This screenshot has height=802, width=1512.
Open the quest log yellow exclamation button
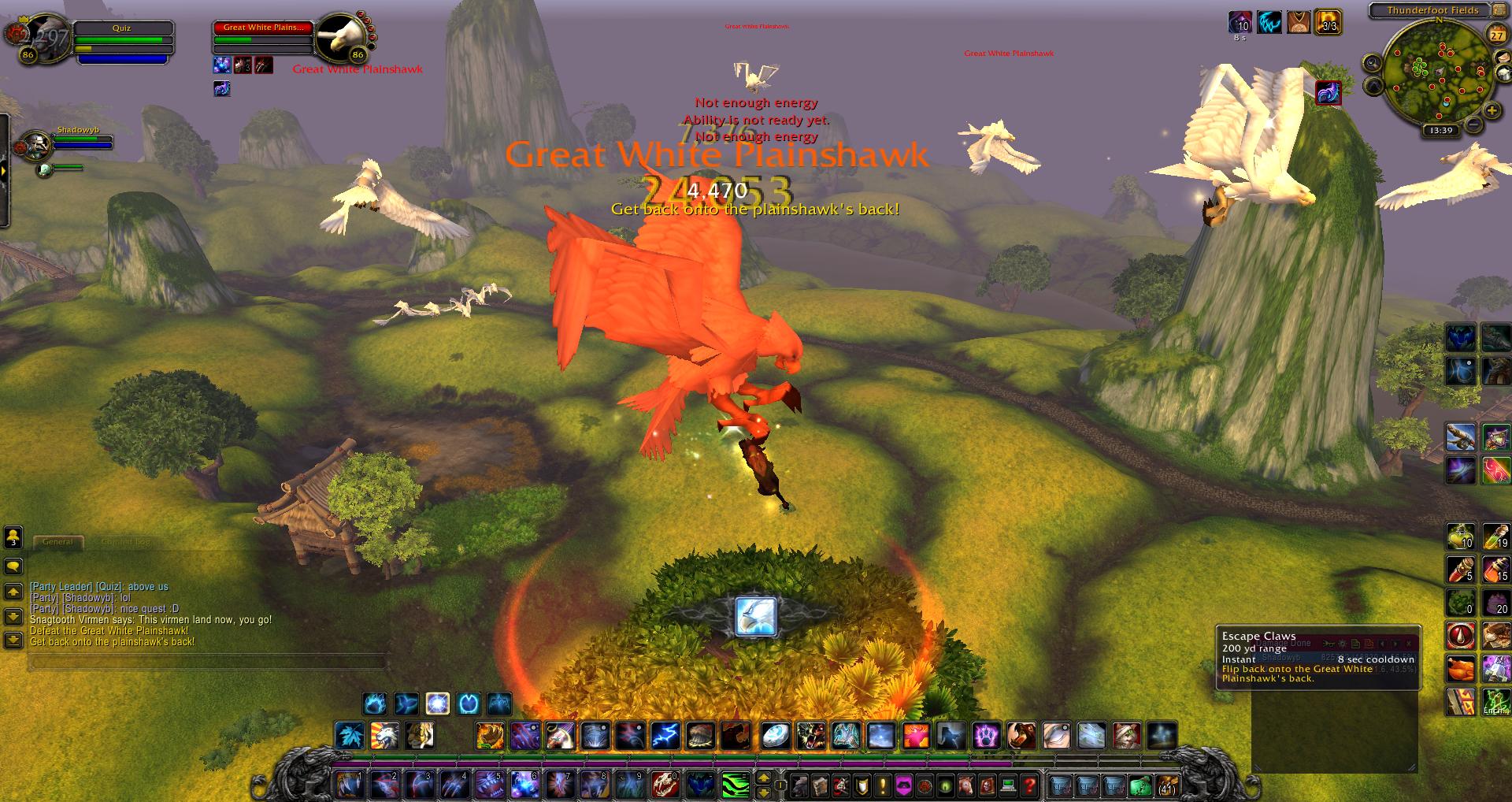tap(883, 785)
